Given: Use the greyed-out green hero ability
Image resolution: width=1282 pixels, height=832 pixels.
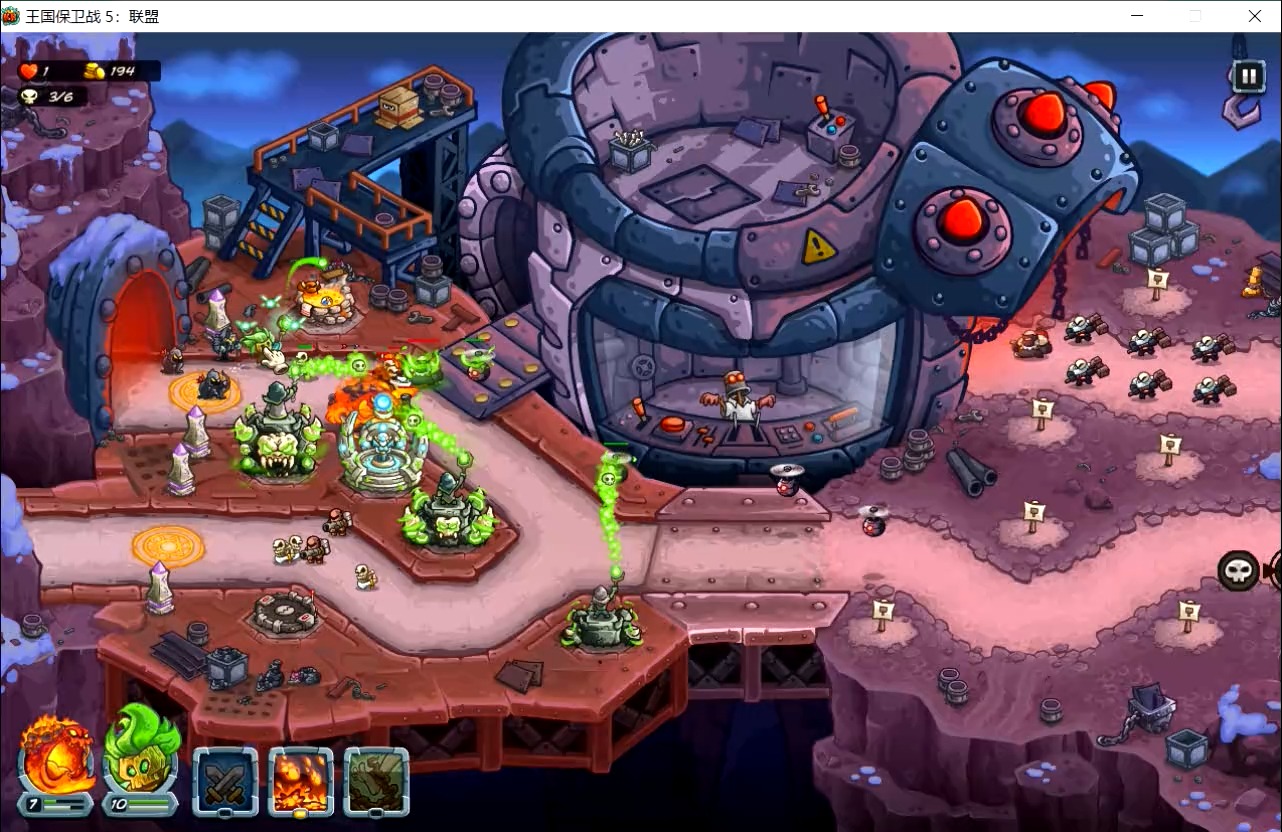Looking at the screenshot, I should [377, 781].
